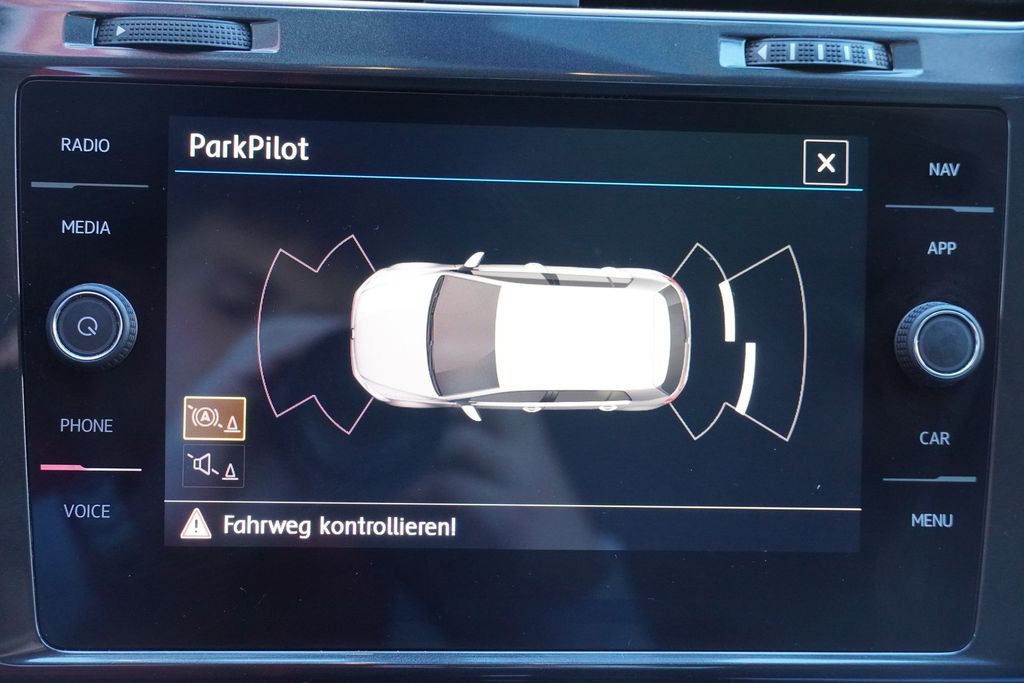Viewport: 1024px width, 683px height.
Task: Toggle the automatic ParkPilot activation icon
Action: 214,419
